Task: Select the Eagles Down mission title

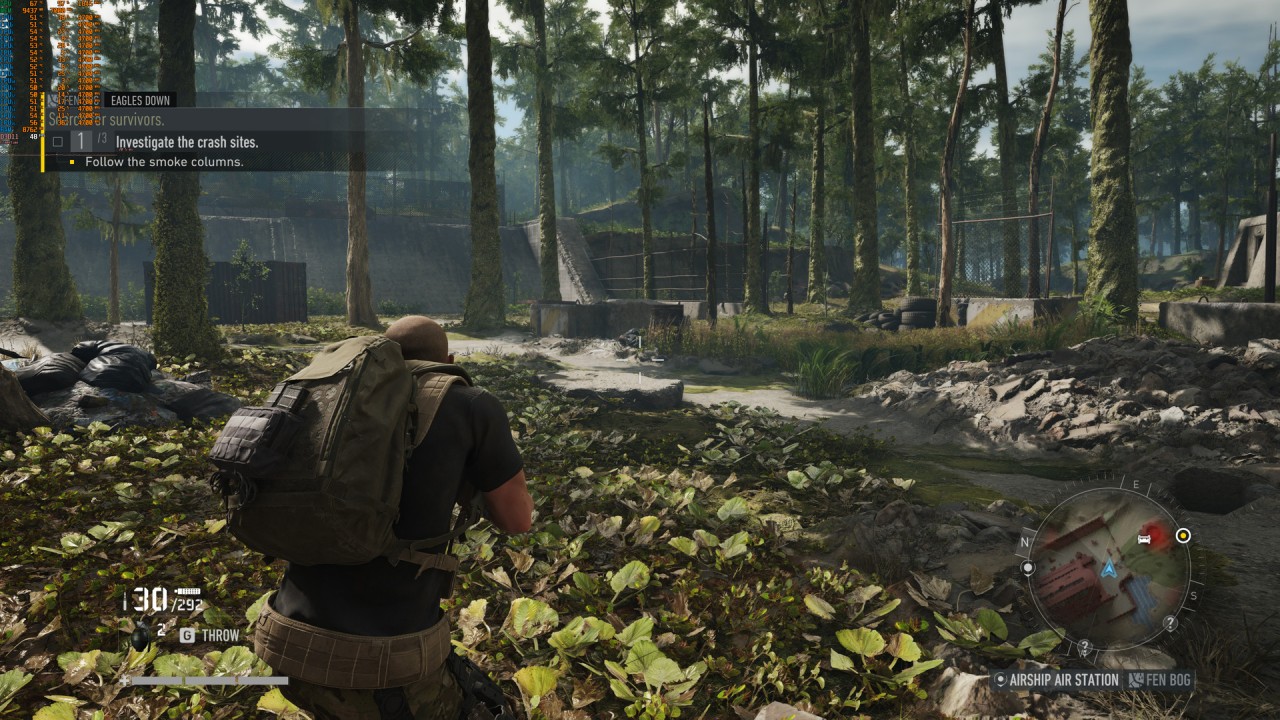Action: pos(140,100)
